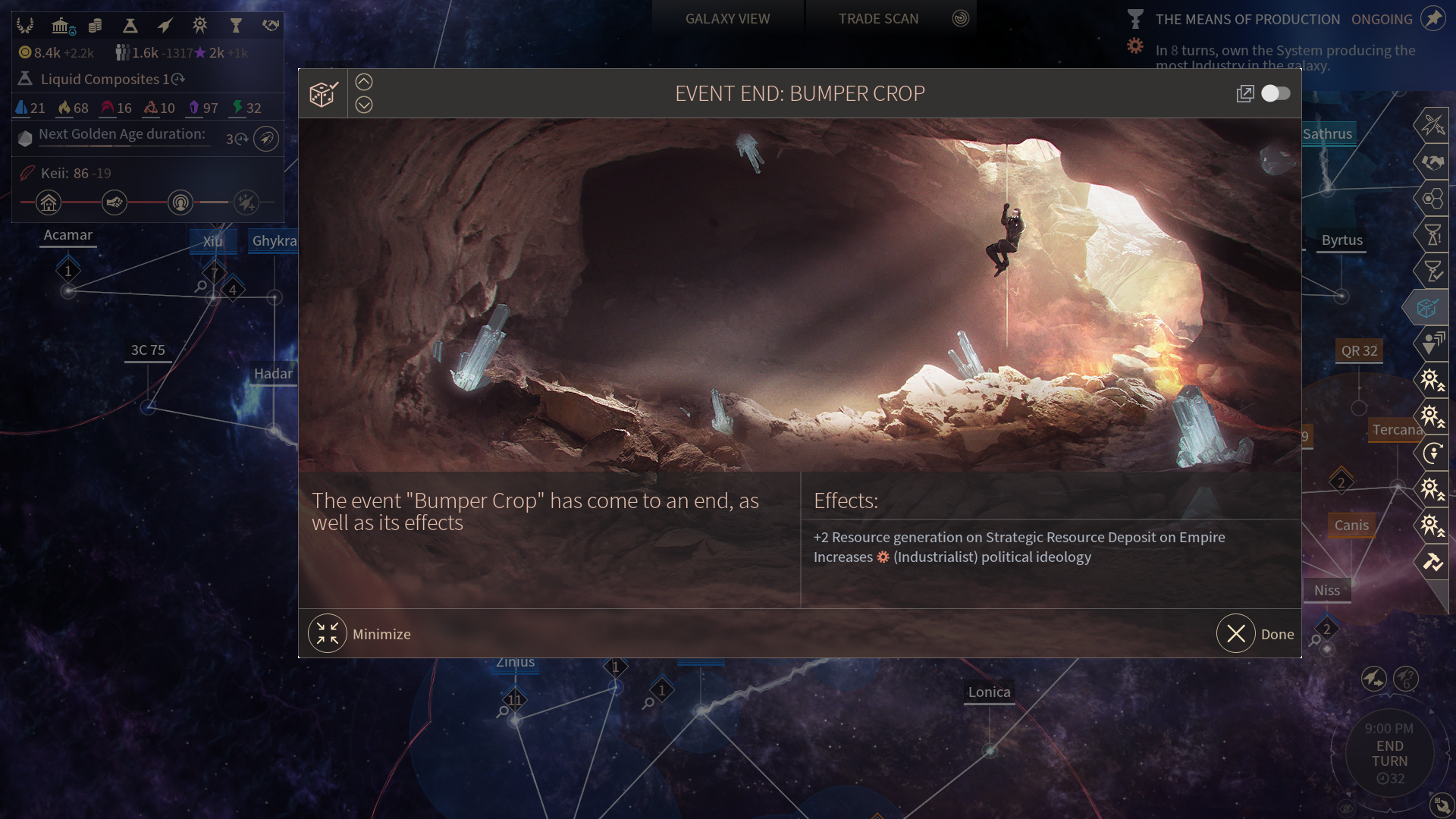Pin The Means of Production quest
This screenshot has width=1456, height=819.
click(x=1432, y=18)
